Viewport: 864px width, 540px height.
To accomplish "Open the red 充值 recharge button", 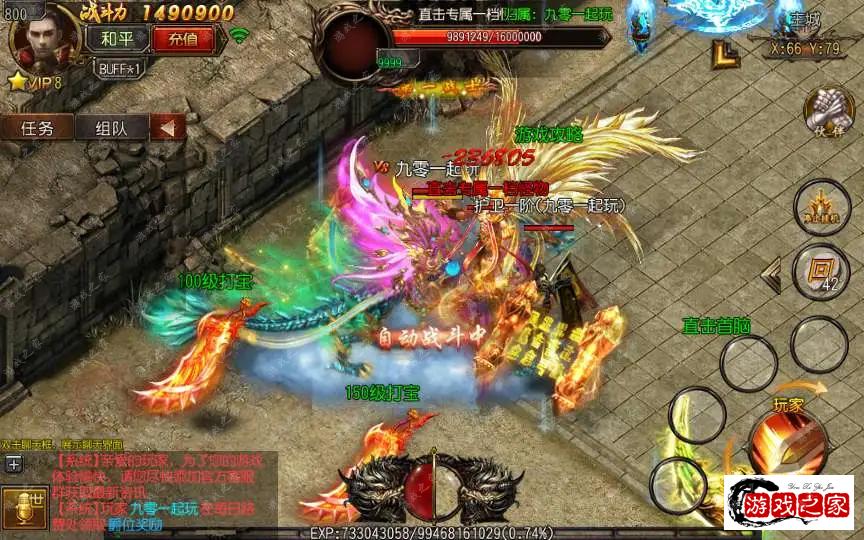I will pyautogui.click(x=183, y=40).
